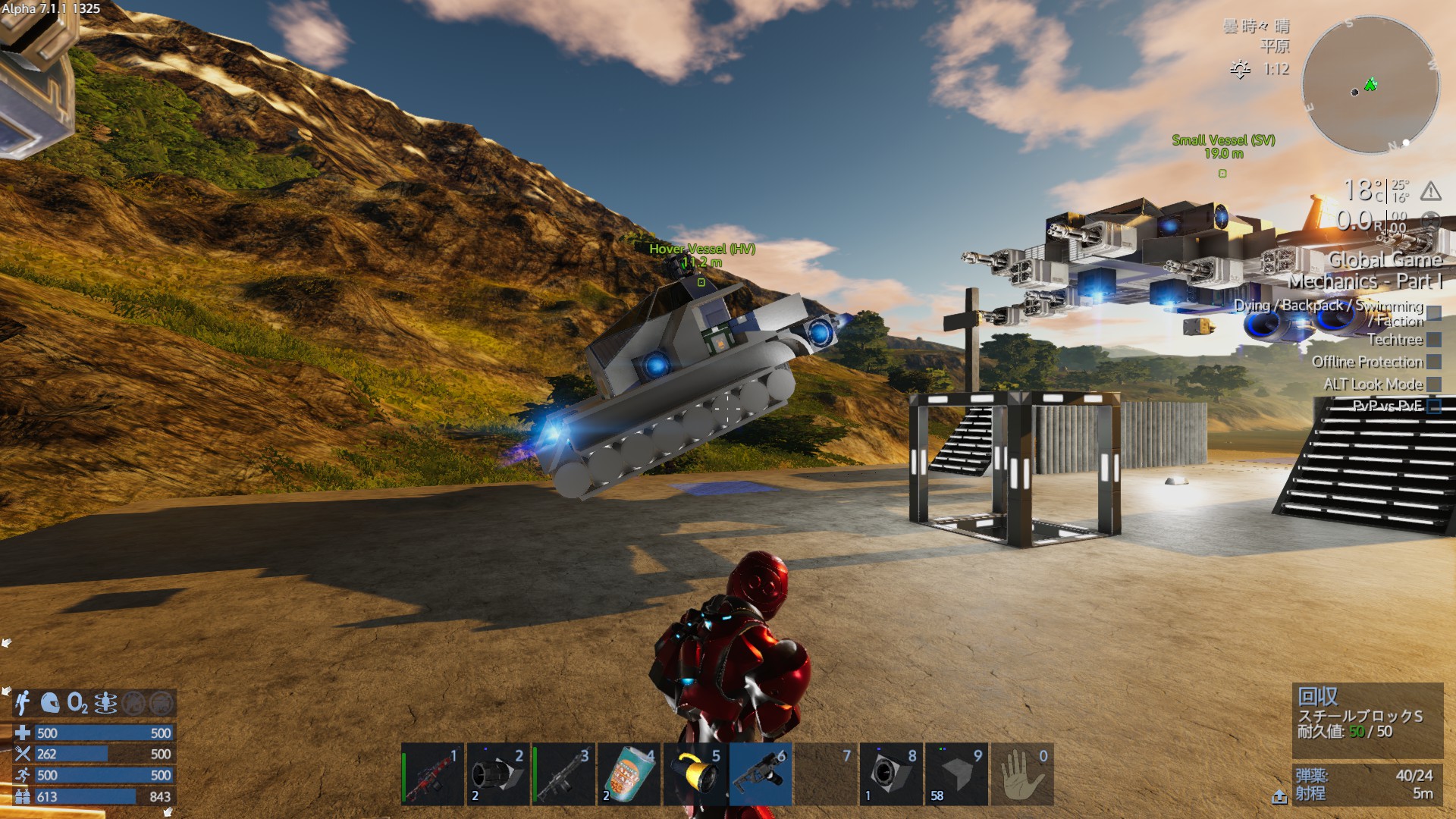Select the multitool in highlighted slot 6
Screen dimensions: 1456x819
[x=761, y=774]
